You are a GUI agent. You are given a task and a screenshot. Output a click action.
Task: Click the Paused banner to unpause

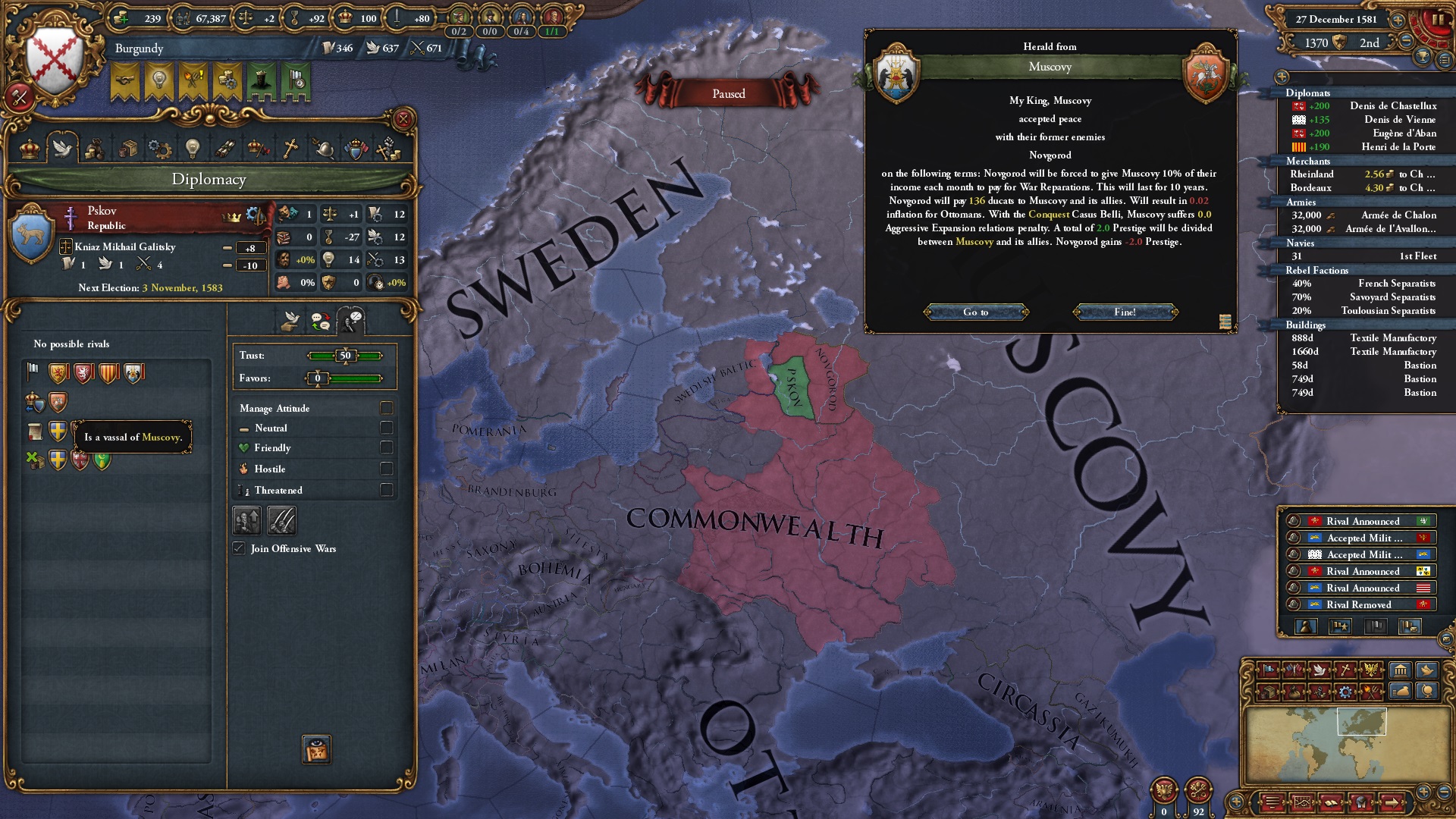[x=730, y=93]
